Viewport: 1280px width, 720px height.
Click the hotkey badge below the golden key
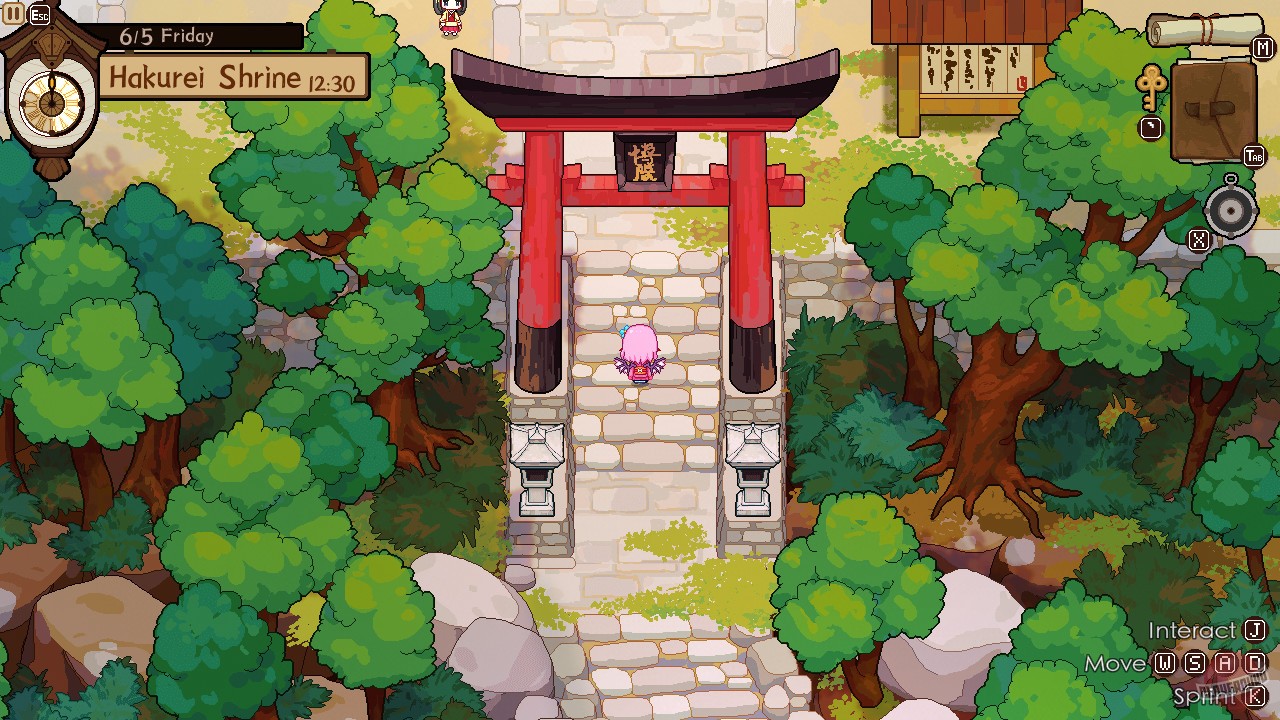pos(1149,127)
